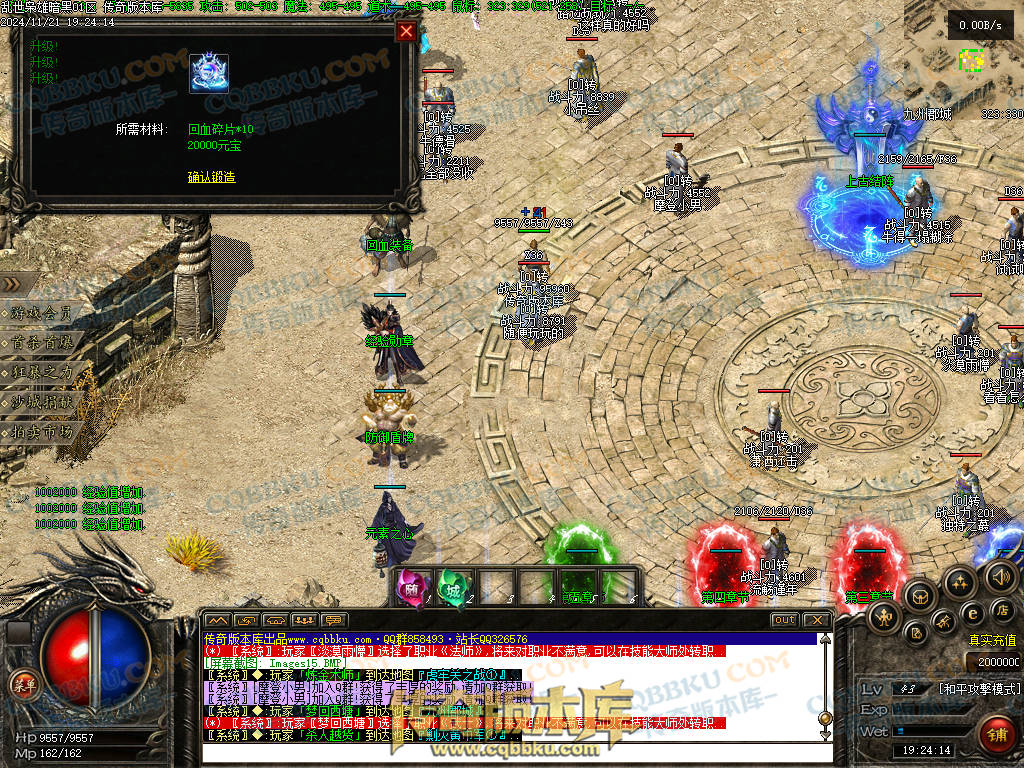The width and height of the screenshot is (1024, 768).
Task: Open the shop with the round 店 button
Action: tap(1002, 608)
